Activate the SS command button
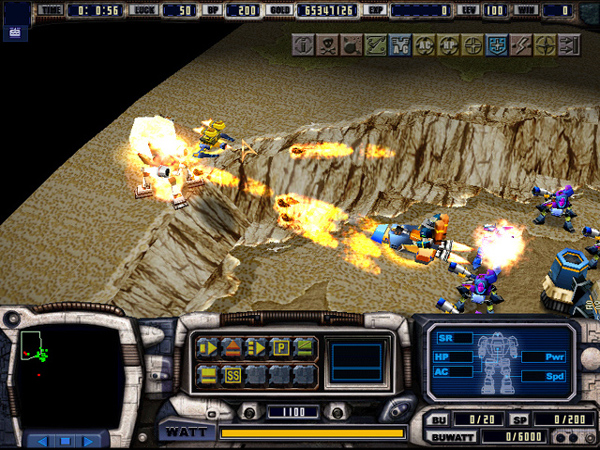Viewport: 600px width, 450px height. pyautogui.click(x=232, y=376)
